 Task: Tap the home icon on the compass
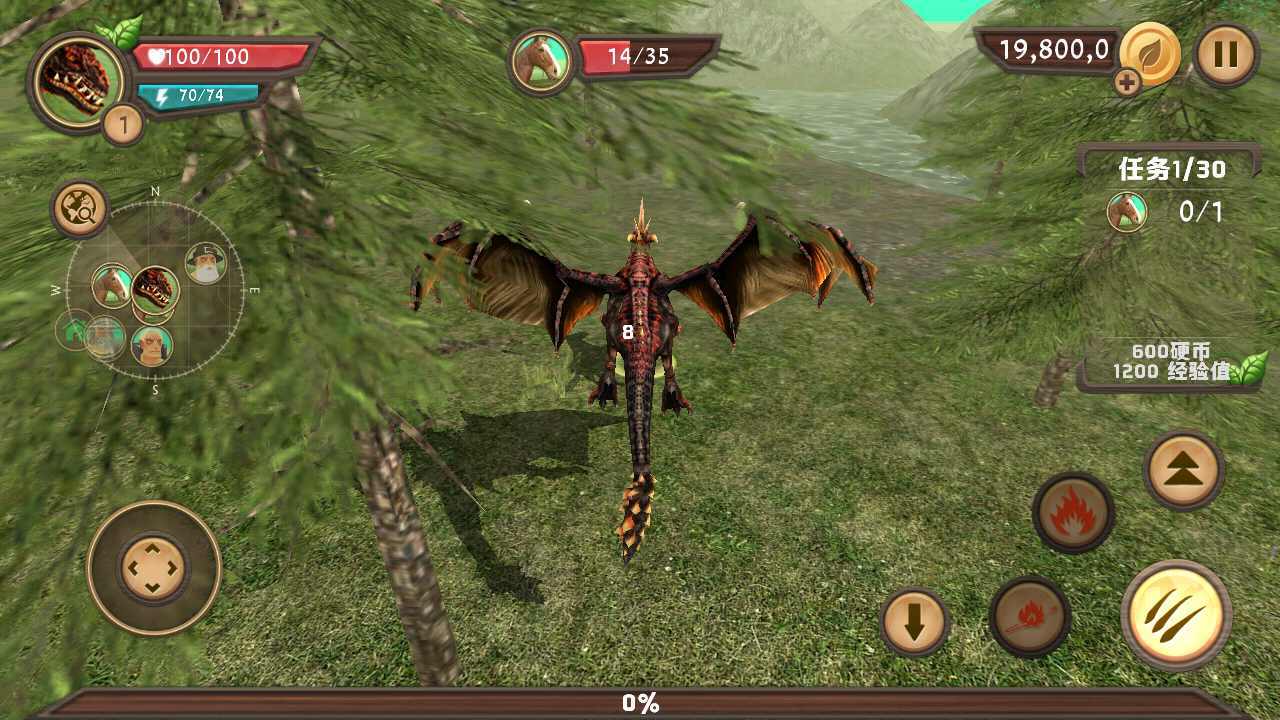click(73, 333)
